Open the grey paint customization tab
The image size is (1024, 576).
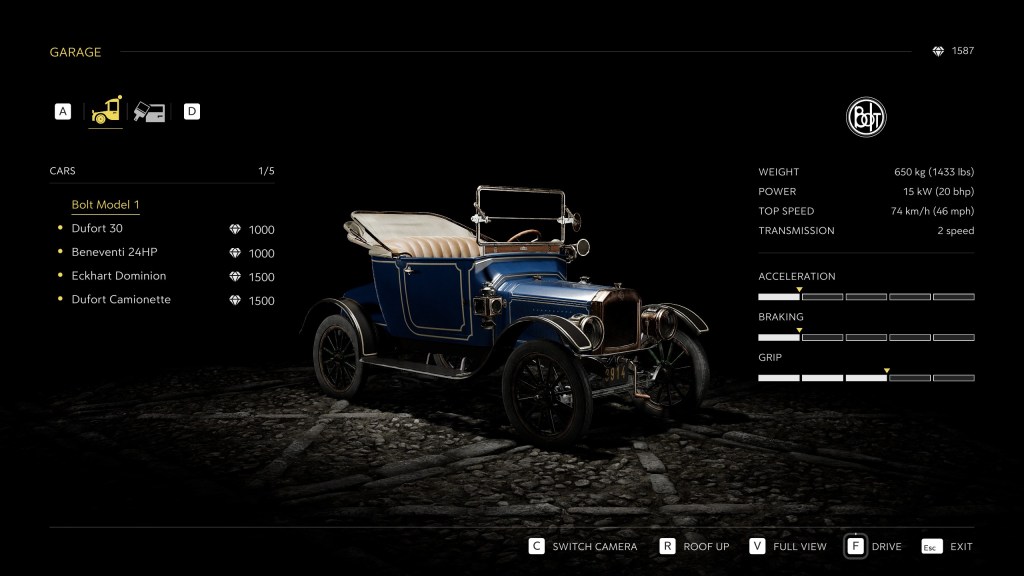pyautogui.click(x=150, y=111)
